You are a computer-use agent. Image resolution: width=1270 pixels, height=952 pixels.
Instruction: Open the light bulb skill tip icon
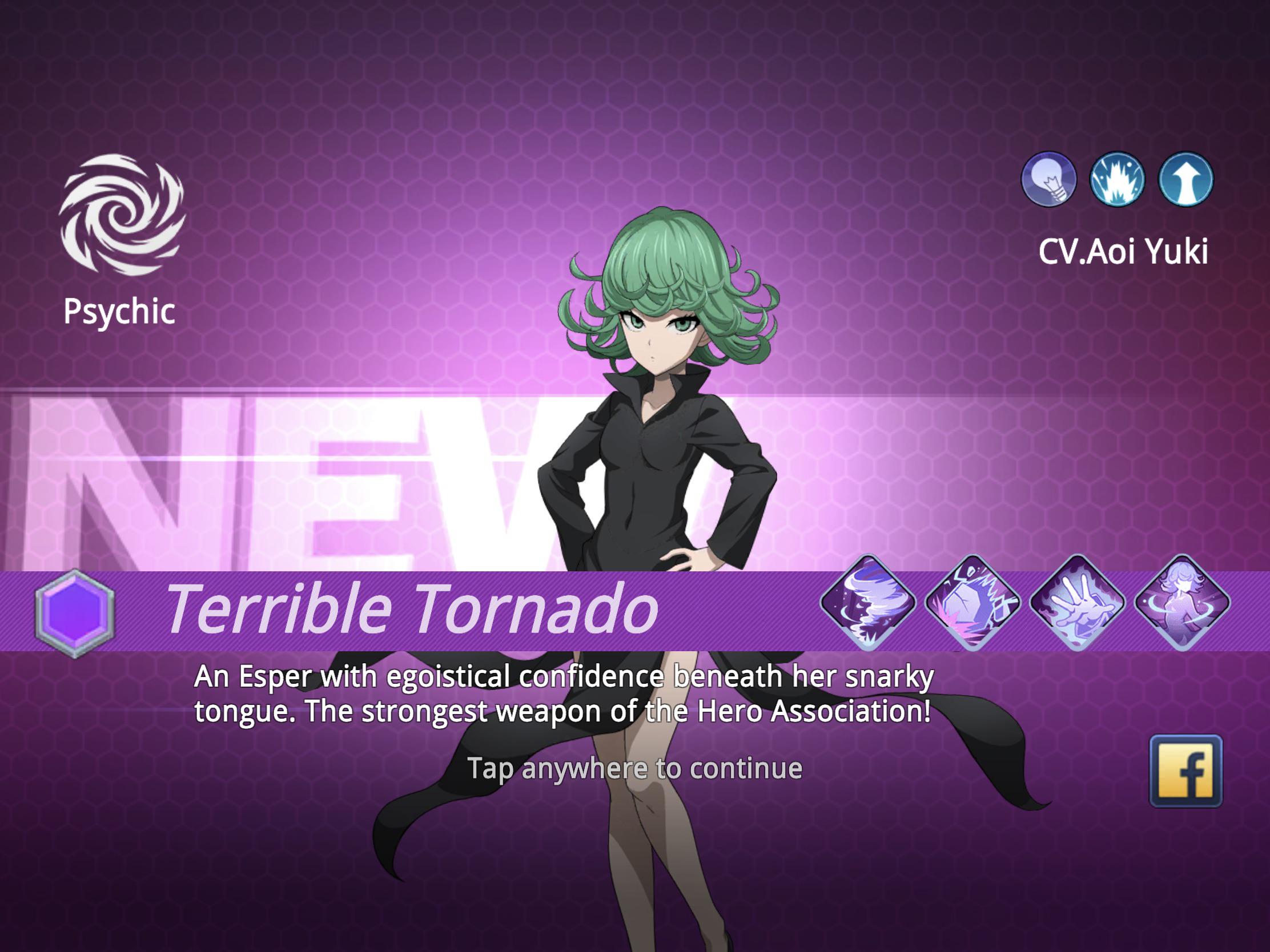[1052, 180]
